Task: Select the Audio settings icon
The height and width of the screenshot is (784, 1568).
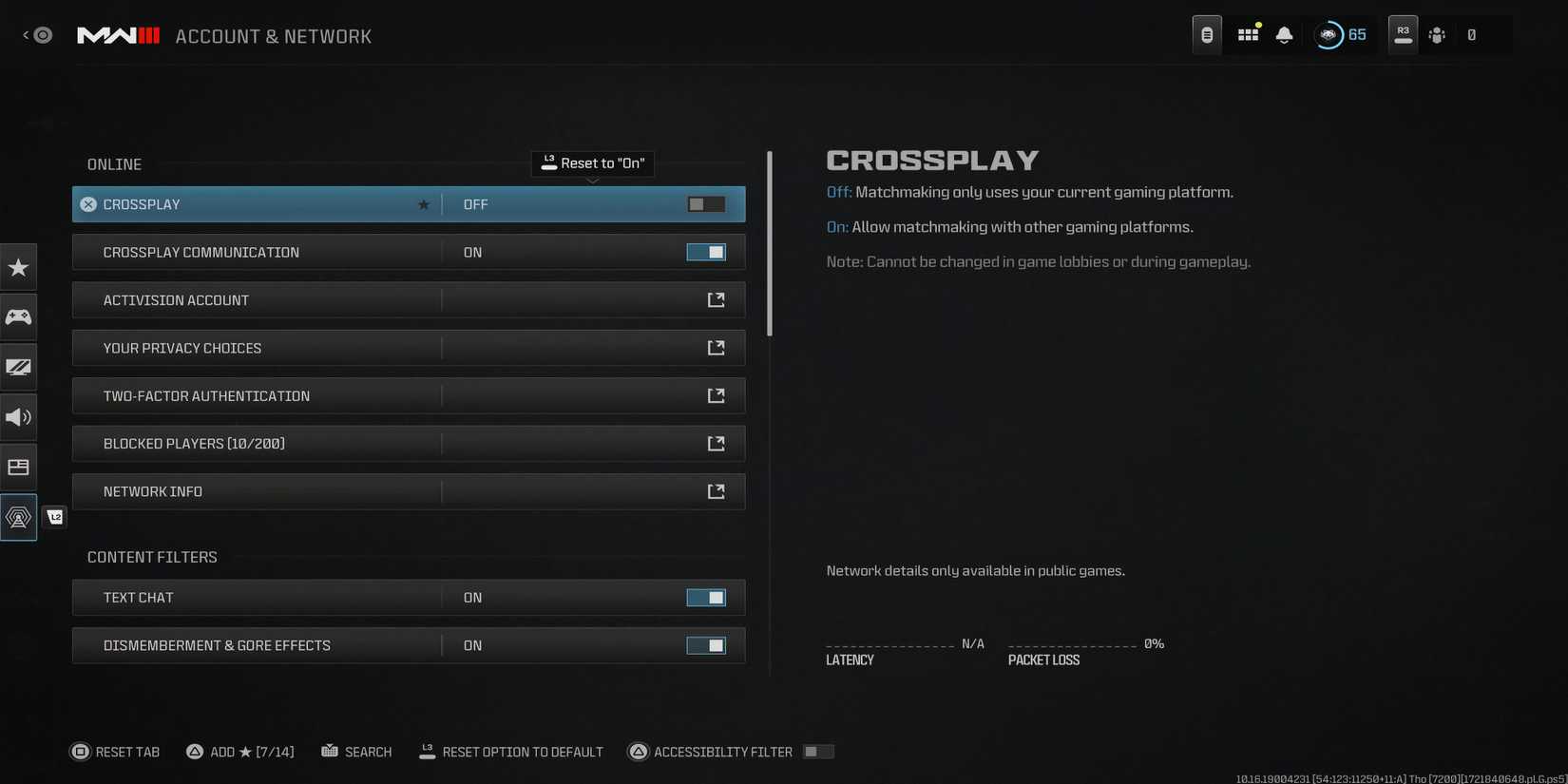Action: coord(19,417)
